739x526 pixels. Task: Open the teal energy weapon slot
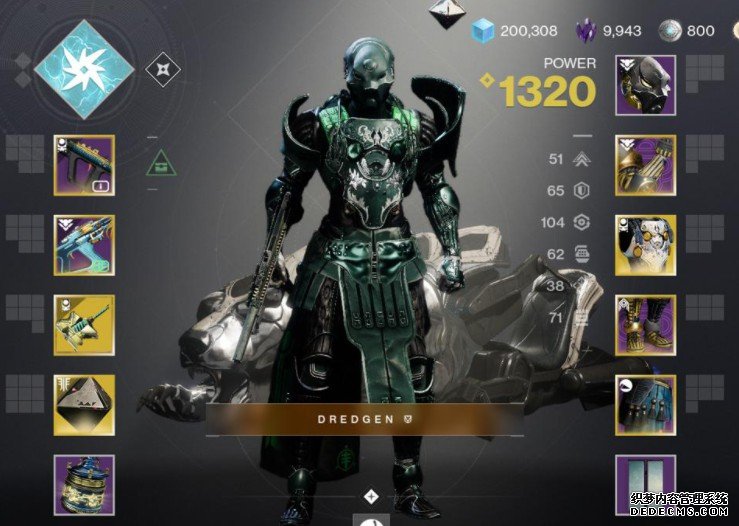point(84,245)
